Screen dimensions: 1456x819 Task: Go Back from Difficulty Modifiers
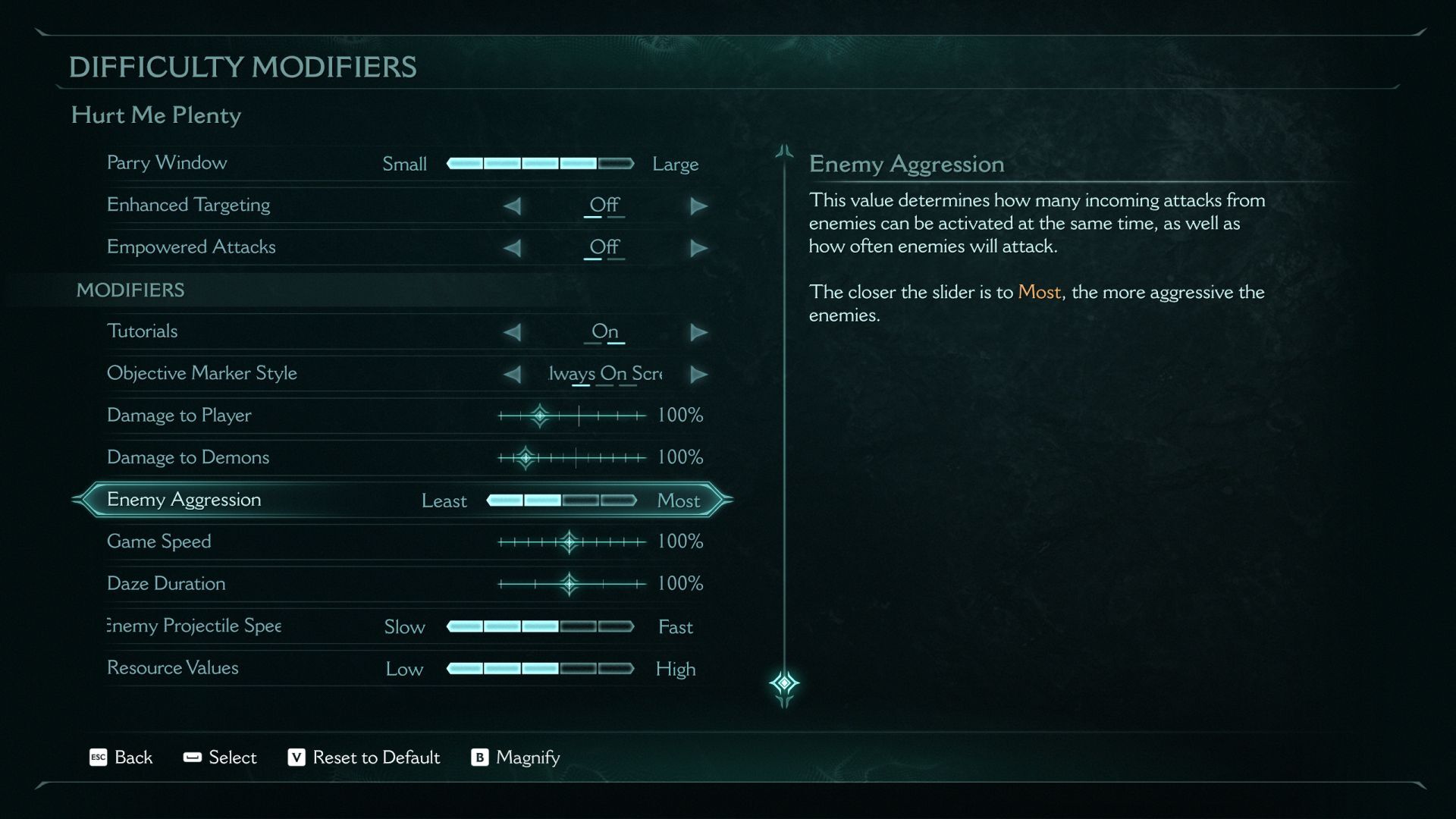[121, 758]
